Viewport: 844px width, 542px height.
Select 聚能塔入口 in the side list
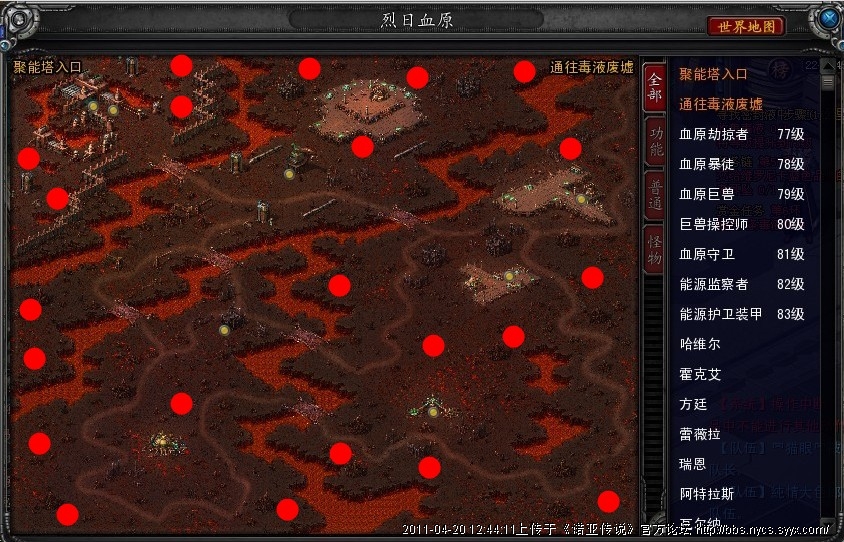click(713, 74)
